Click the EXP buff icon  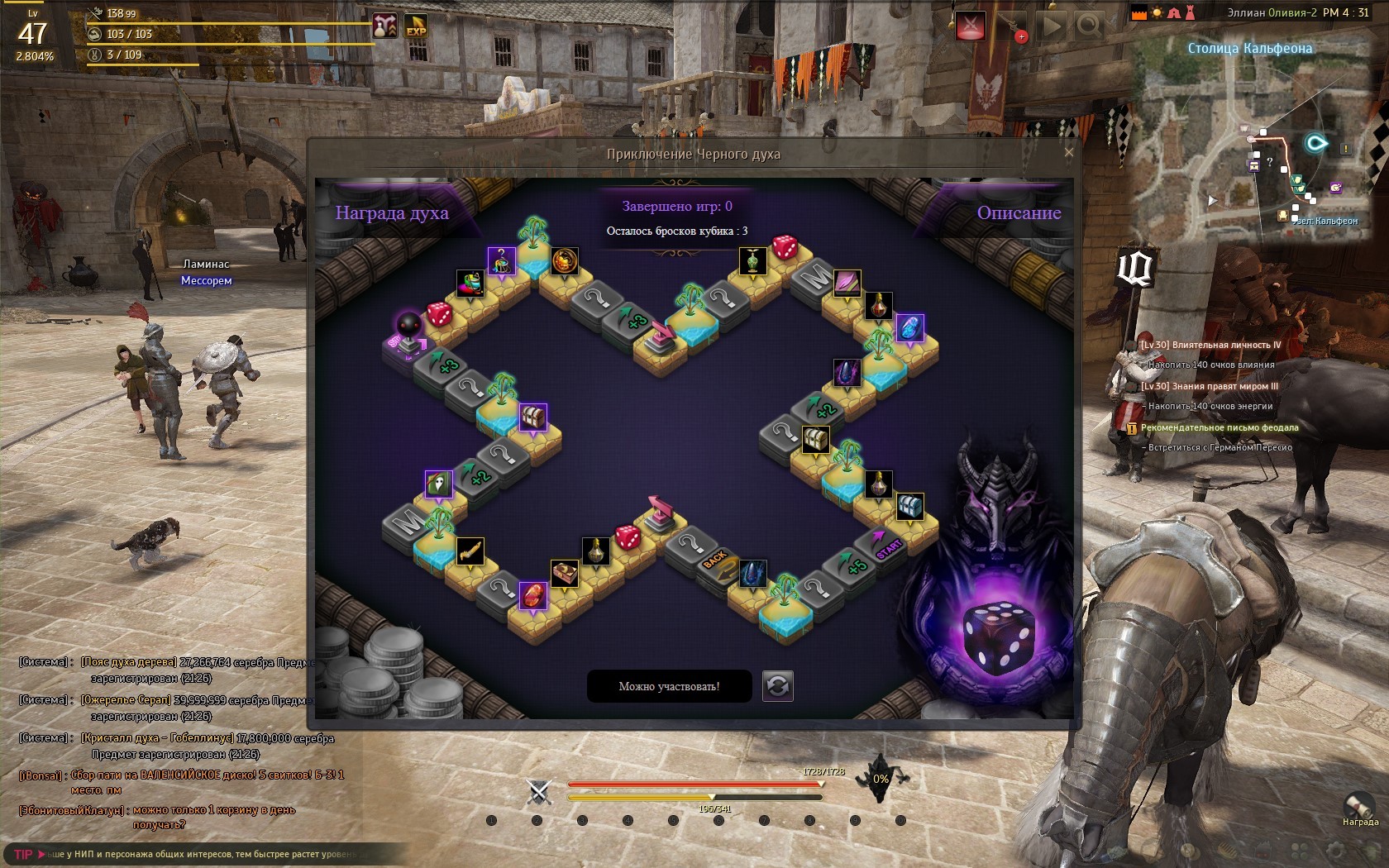(416, 26)
